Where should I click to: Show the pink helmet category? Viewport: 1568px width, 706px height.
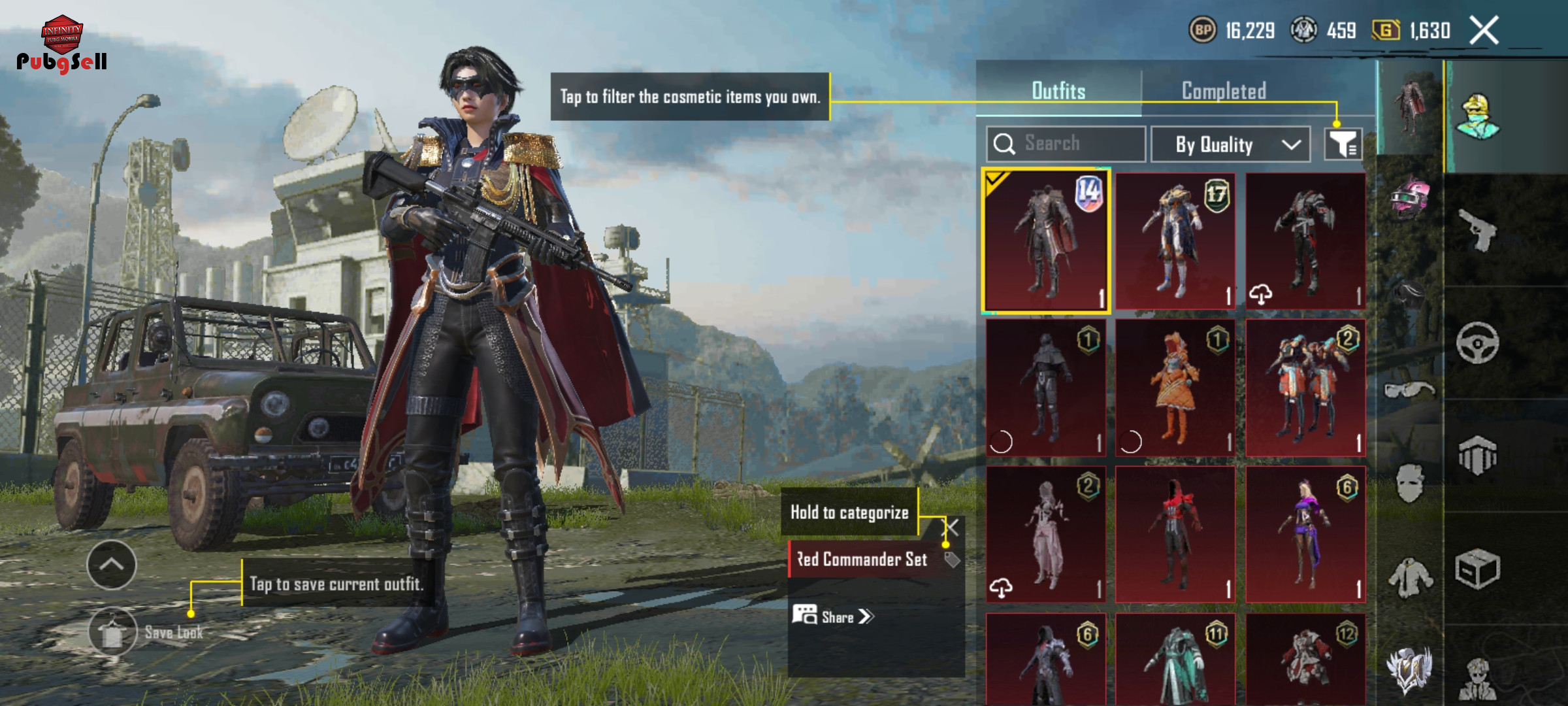tap(1410, 196)
